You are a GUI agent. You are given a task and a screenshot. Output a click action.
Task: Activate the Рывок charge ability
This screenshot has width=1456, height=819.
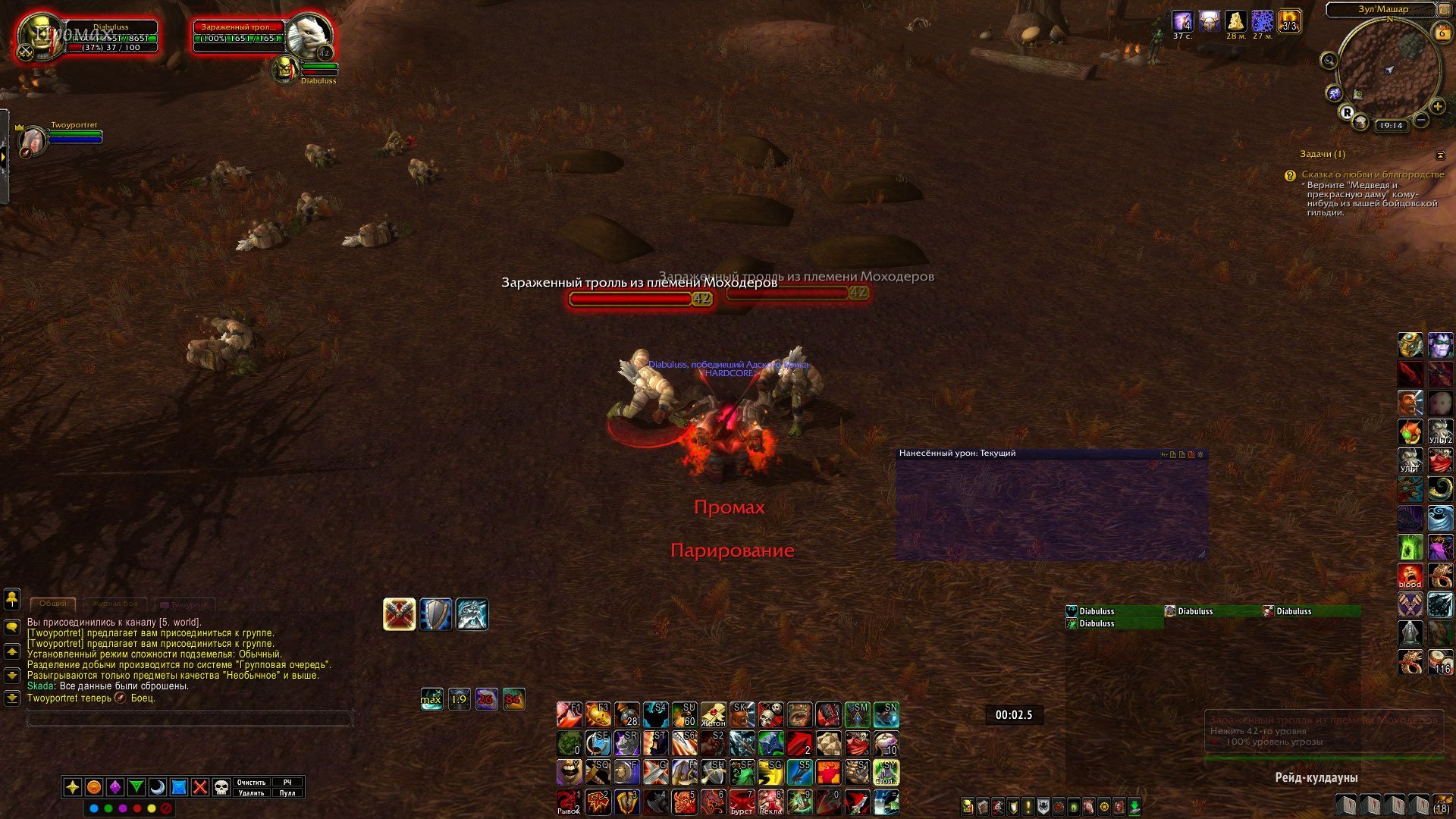(569, 802)
